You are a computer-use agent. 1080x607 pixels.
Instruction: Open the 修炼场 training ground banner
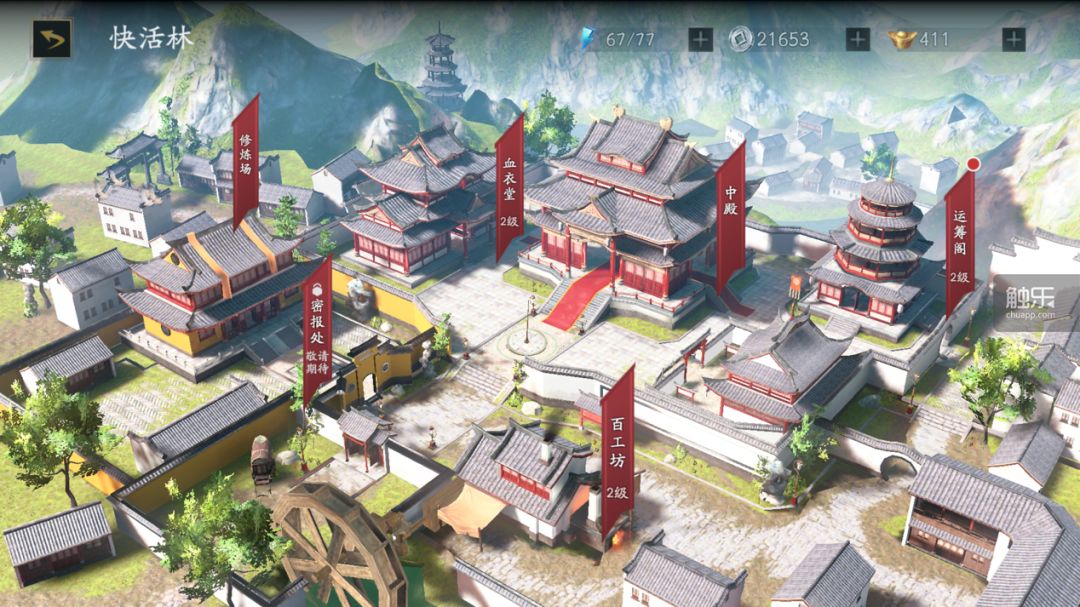point(246,160)
